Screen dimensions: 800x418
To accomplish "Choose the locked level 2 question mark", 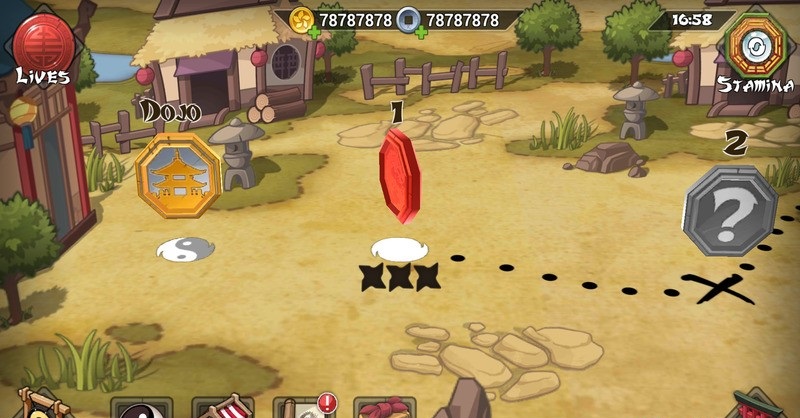I will coord(730,211).
